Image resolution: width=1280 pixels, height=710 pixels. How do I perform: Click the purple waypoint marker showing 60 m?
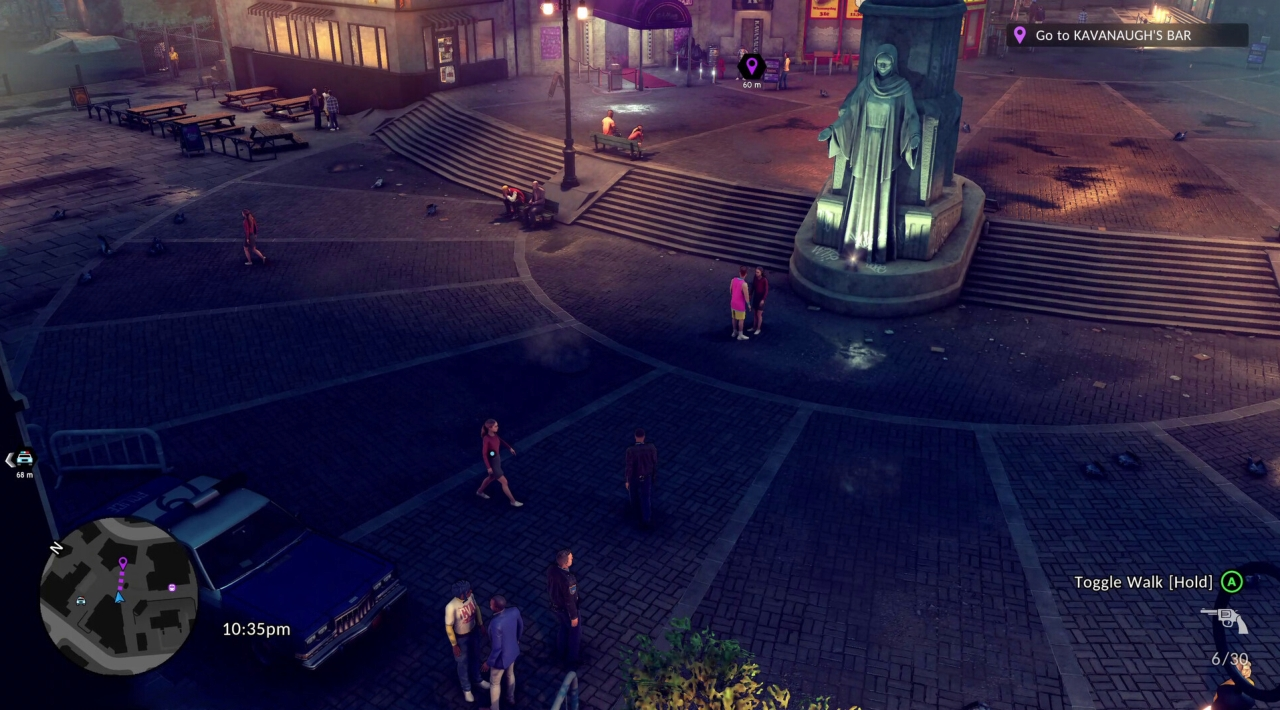[x=751, y=67]
